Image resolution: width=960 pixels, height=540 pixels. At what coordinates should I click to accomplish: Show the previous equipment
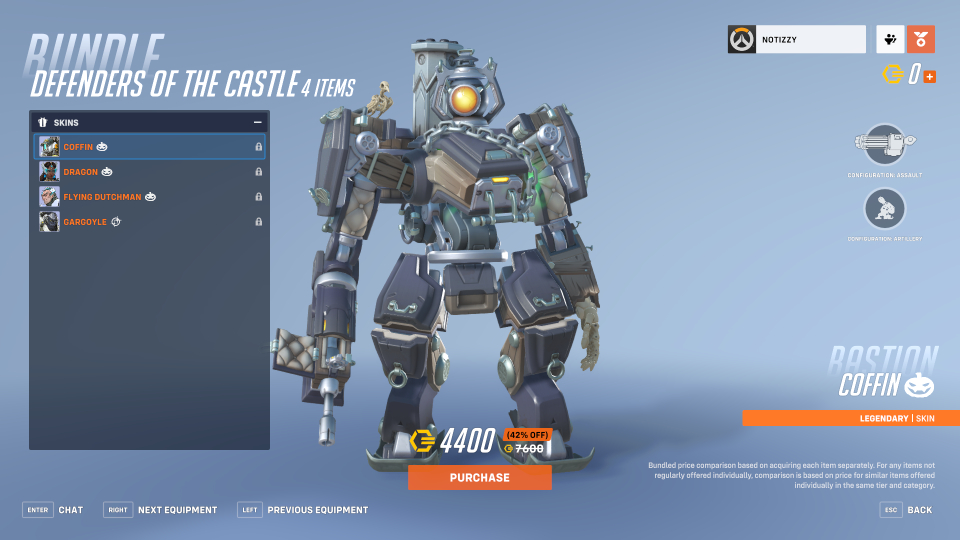click(x=303, y=510)
